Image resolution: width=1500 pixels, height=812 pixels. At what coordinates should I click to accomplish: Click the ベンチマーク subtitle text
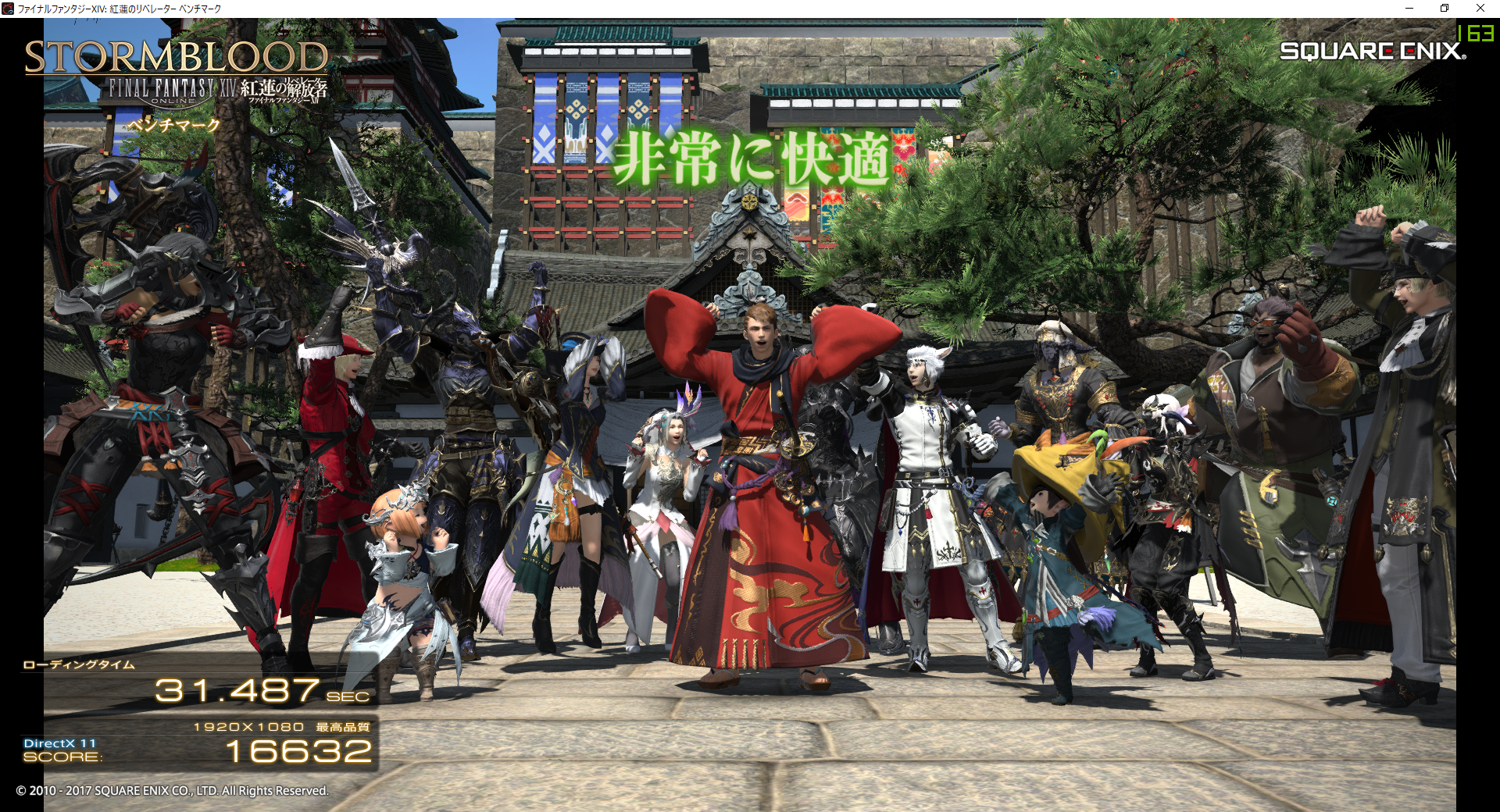click(x=173, y=125)
